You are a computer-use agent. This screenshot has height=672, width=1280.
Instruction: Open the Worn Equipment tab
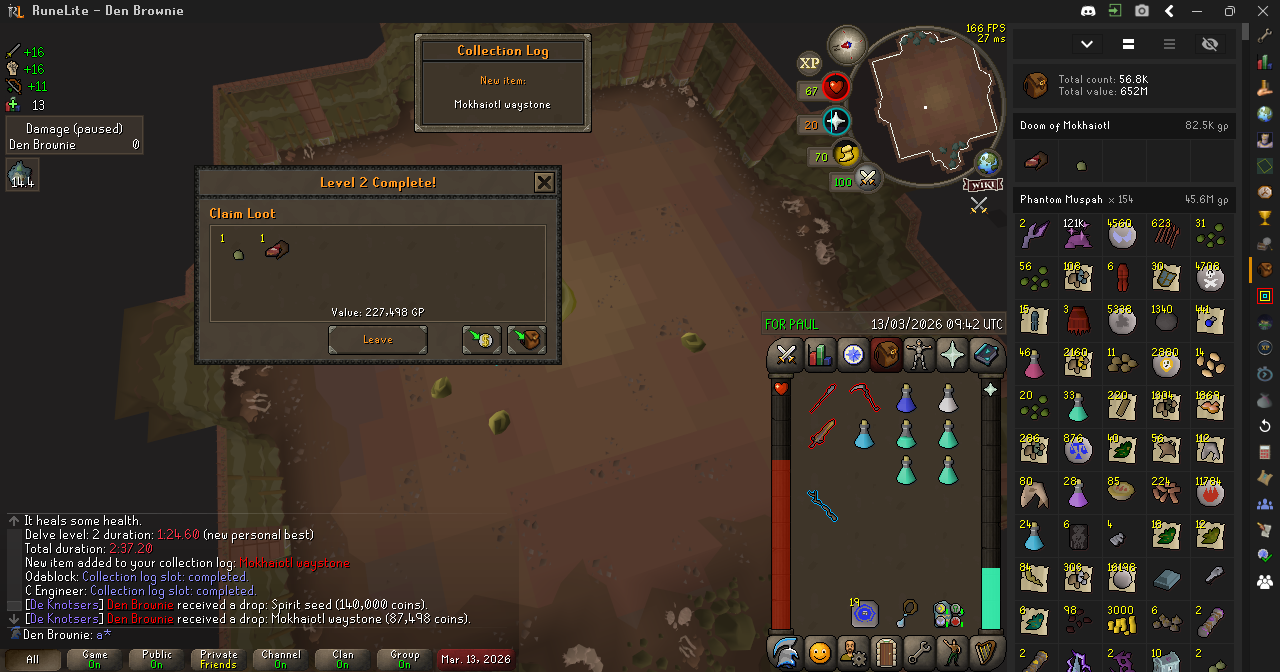point(919,355)
